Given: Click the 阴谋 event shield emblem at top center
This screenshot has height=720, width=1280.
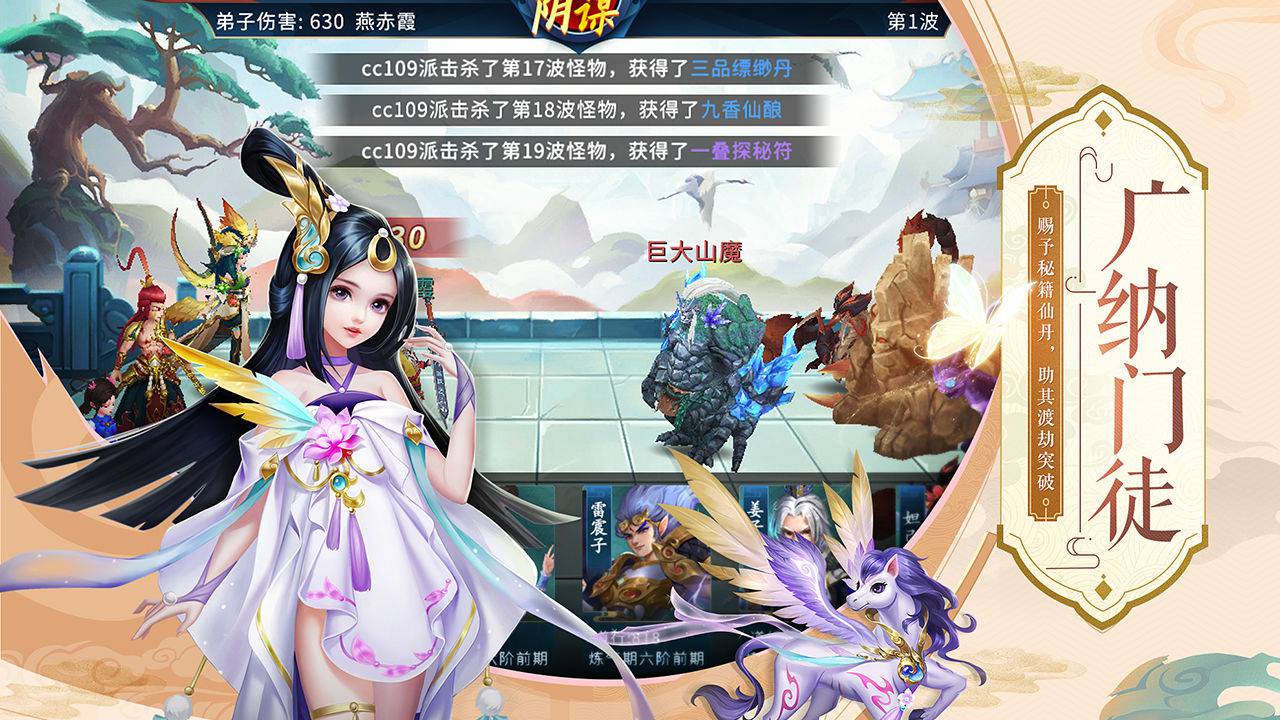Looking at the screenshot, I should (x=577, y=16).
